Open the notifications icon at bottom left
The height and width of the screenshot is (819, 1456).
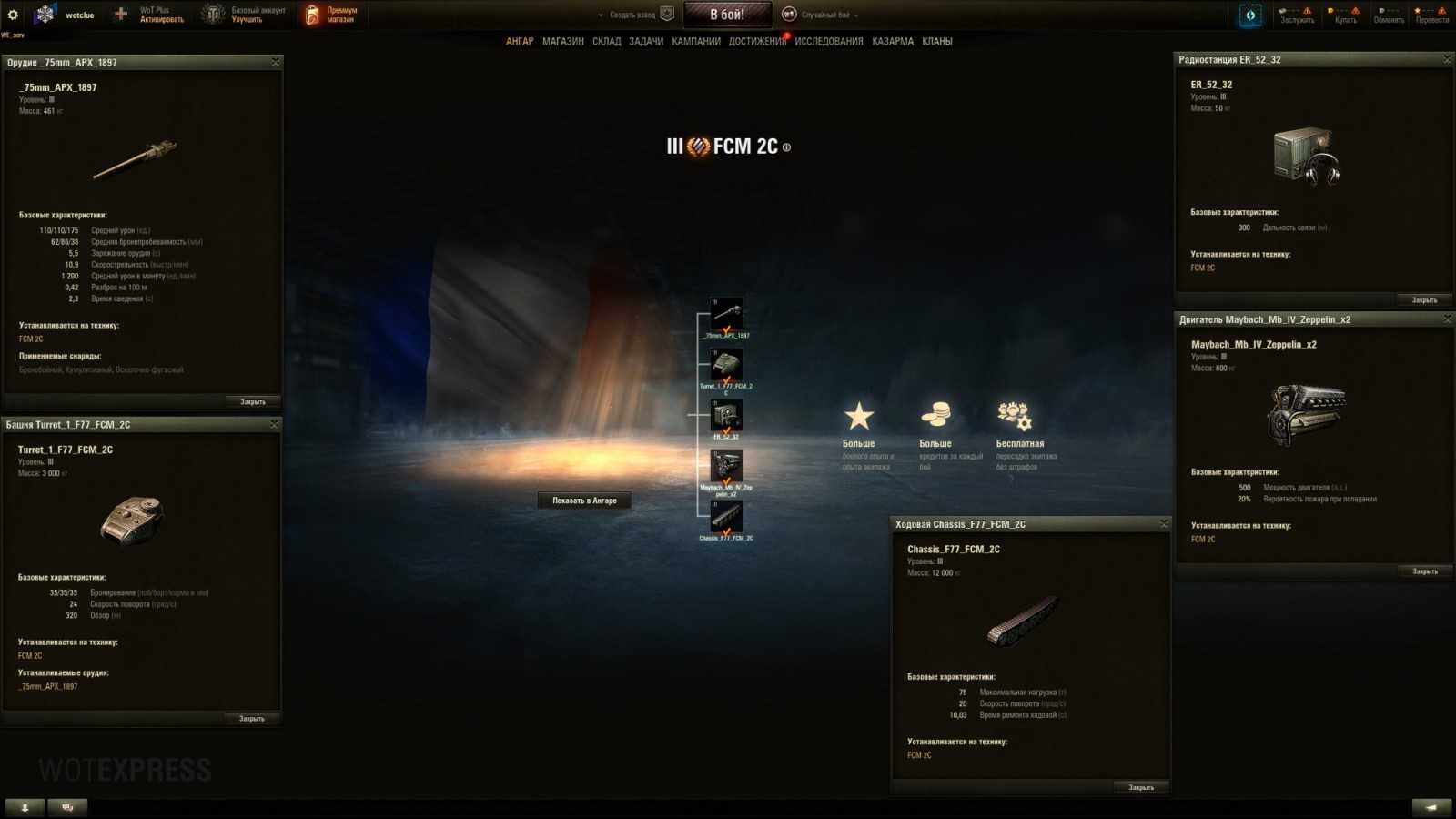(25, 807)
